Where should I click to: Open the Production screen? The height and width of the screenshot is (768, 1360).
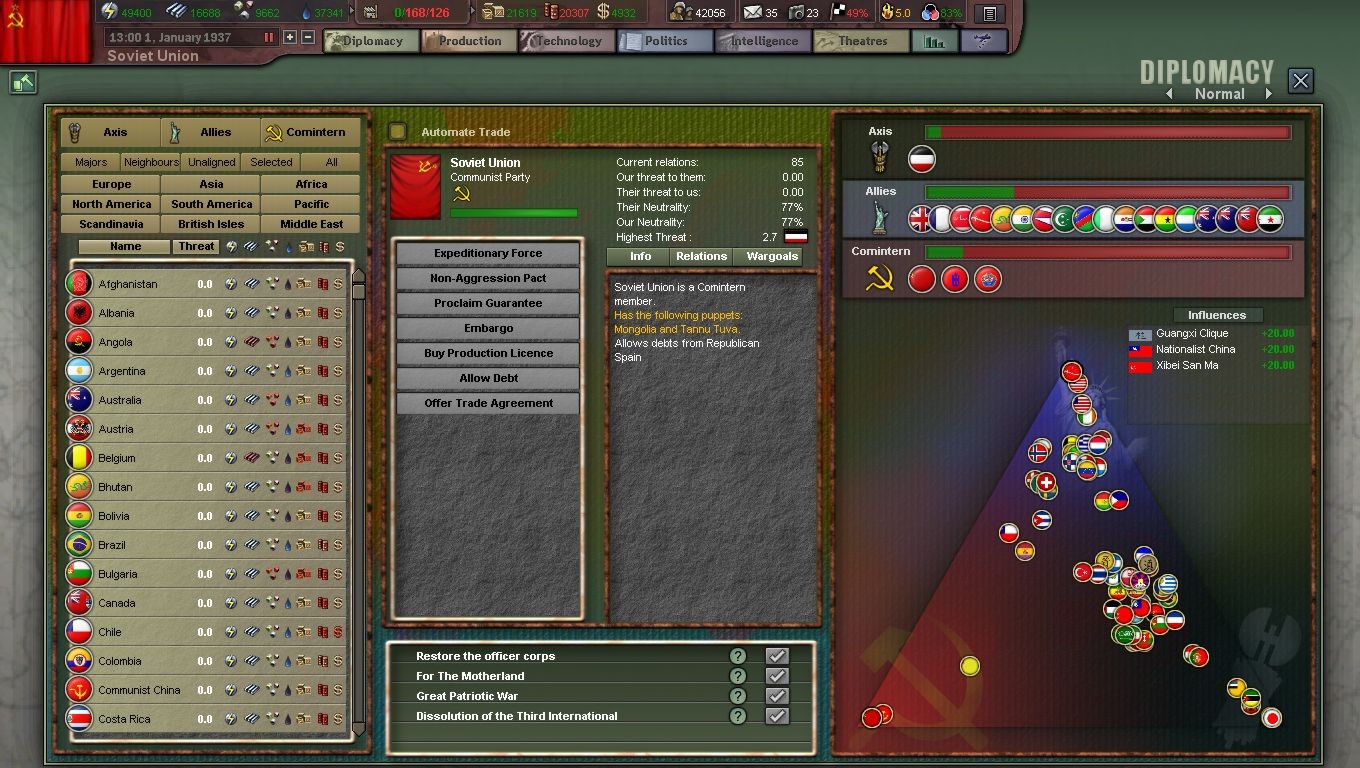(469, 41)
